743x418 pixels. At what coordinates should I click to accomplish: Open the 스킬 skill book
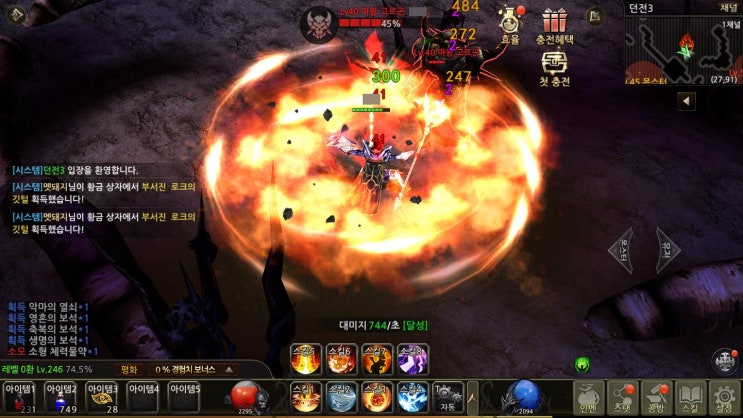tap(691, 397)
